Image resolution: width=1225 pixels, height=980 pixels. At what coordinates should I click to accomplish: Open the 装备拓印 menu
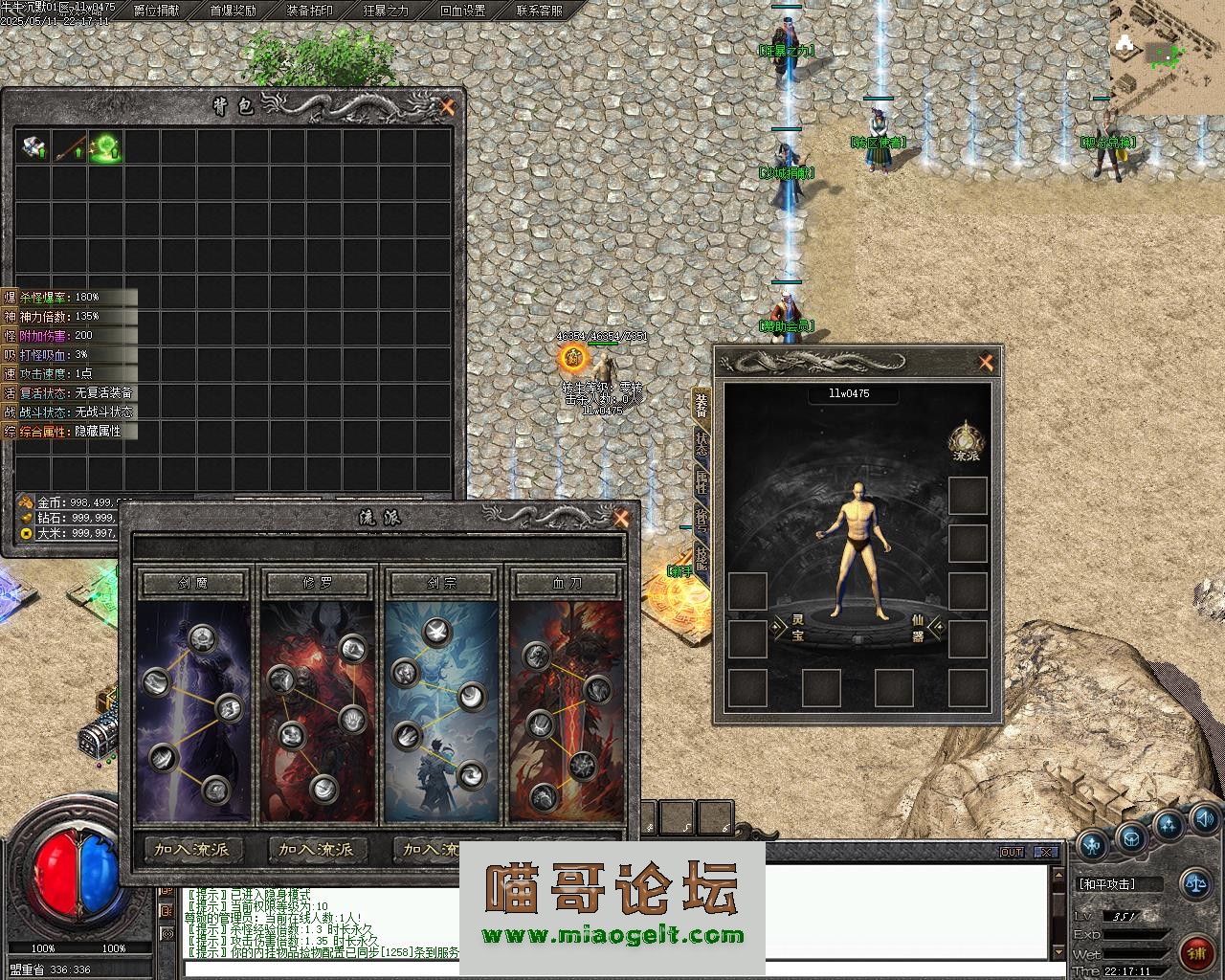(309, 11)
